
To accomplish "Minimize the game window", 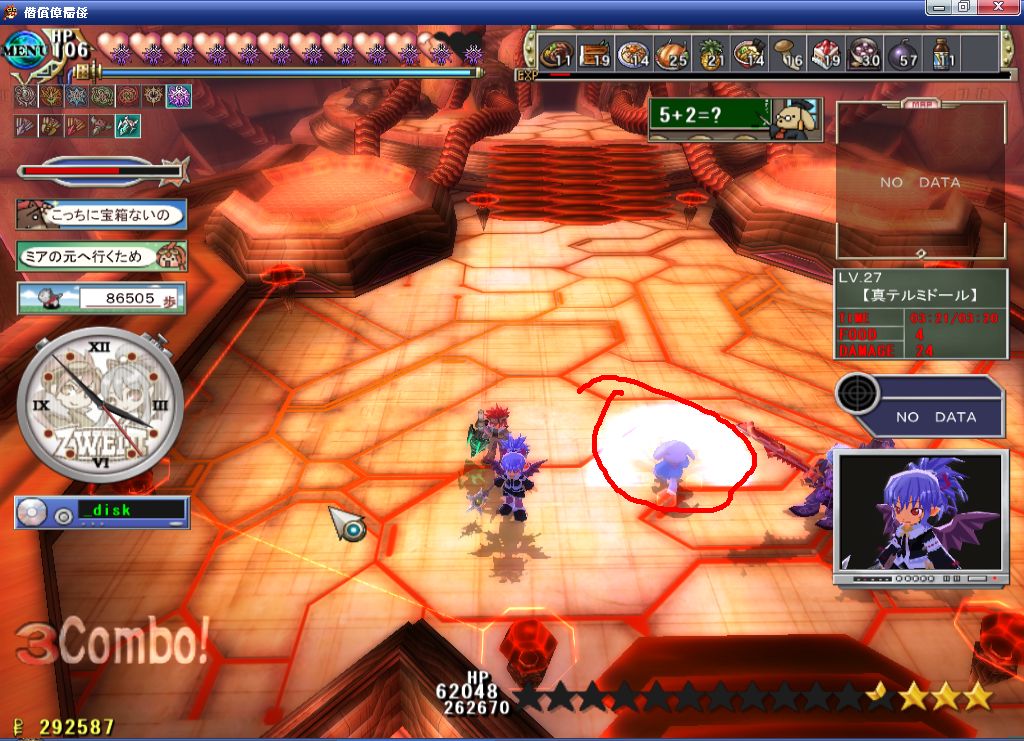I will coord(938,7).
